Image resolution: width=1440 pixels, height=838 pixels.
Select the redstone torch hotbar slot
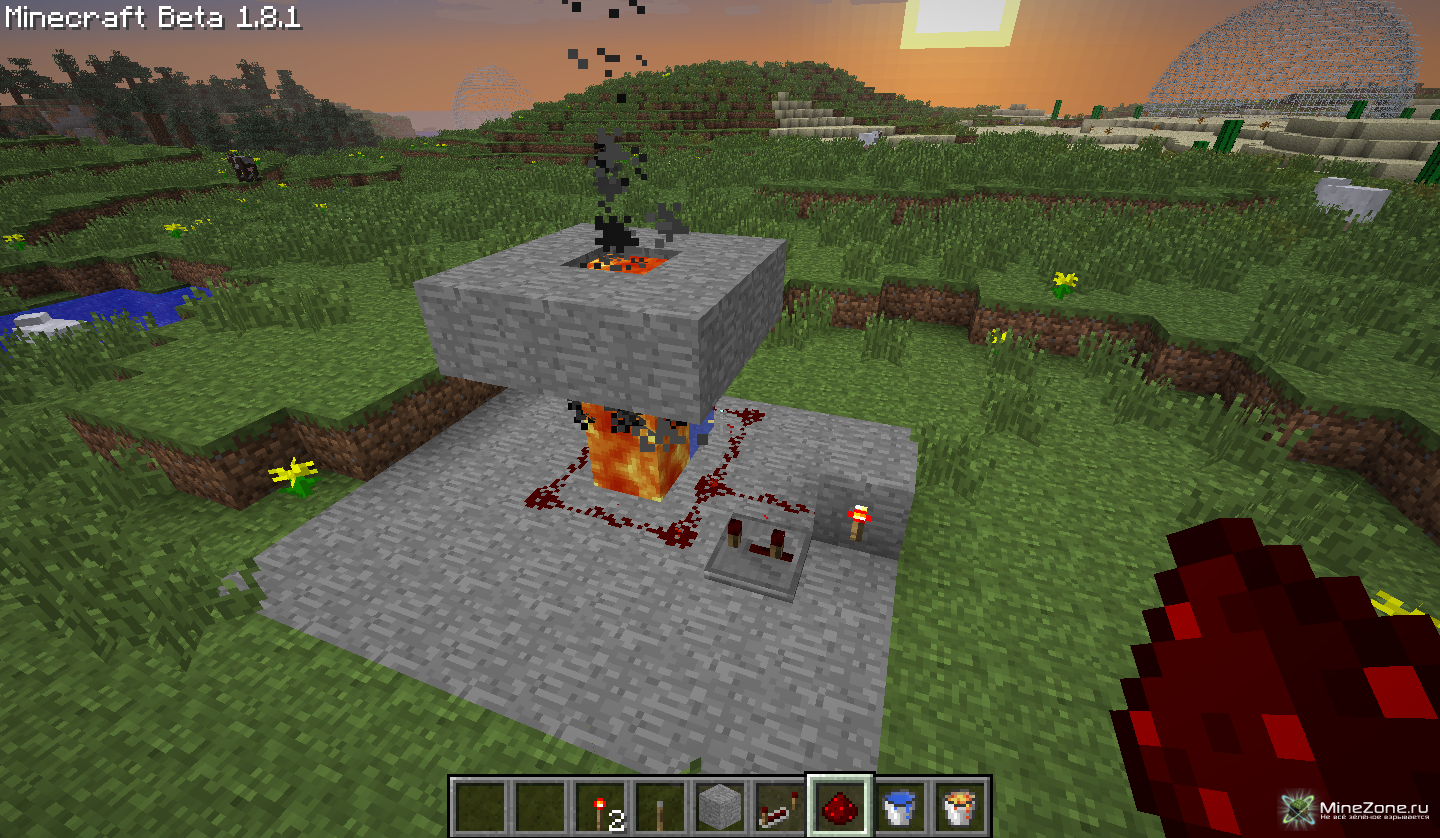coord(600,806)
